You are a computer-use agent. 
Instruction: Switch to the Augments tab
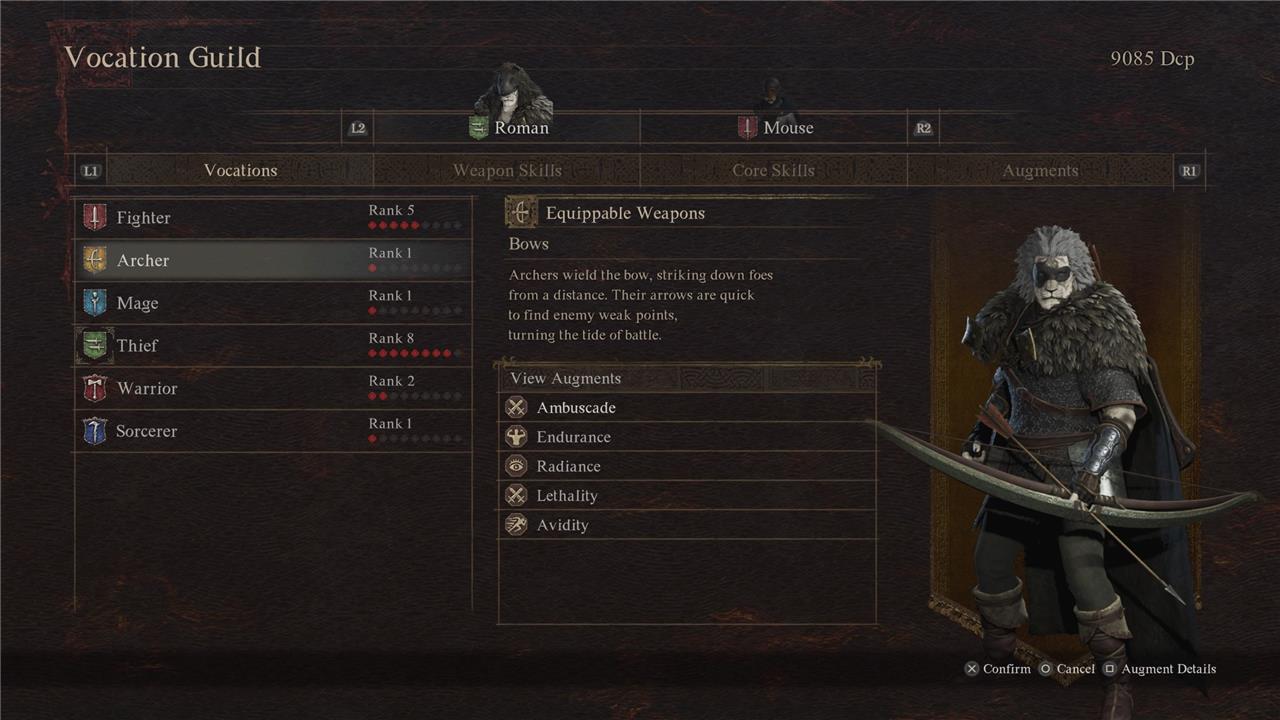click(x=1040, y=171)
